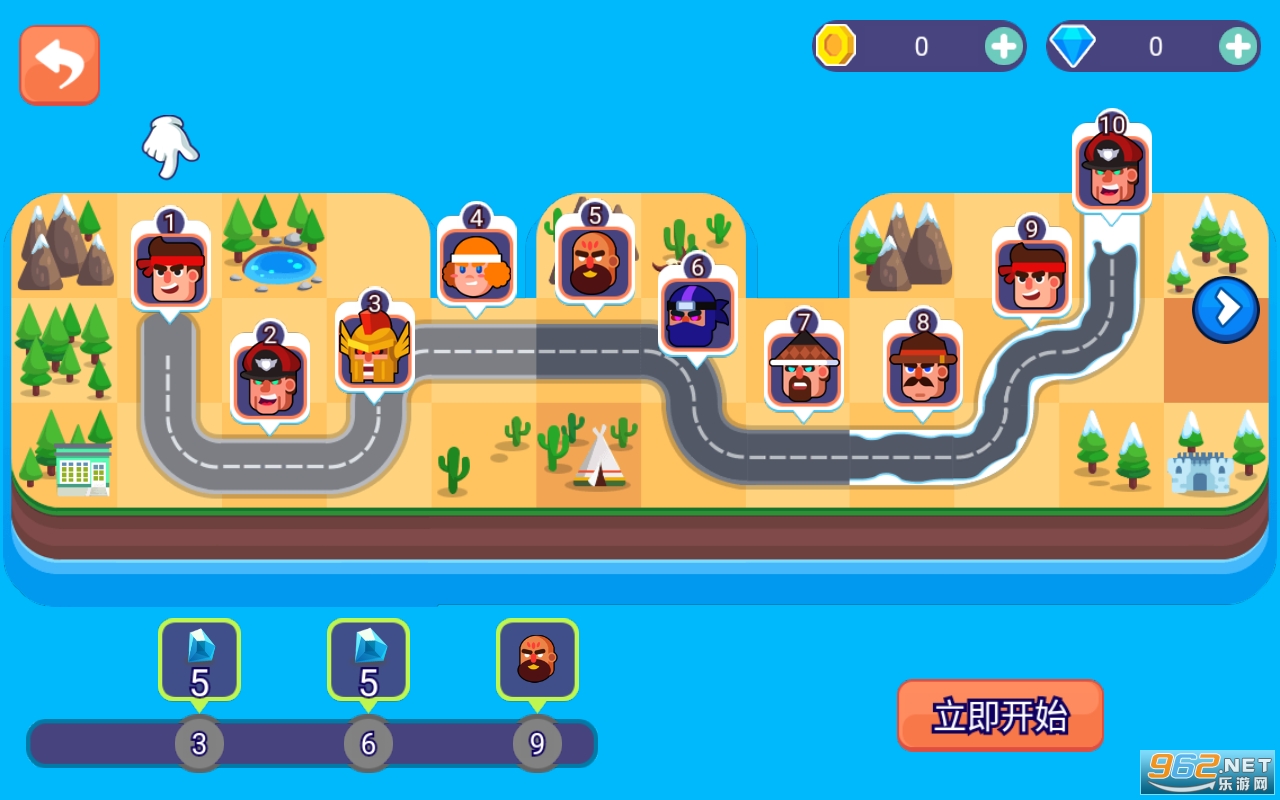Choose level 2 firefighter opponent
The image size is (1280, 800).
click(270, 380)
